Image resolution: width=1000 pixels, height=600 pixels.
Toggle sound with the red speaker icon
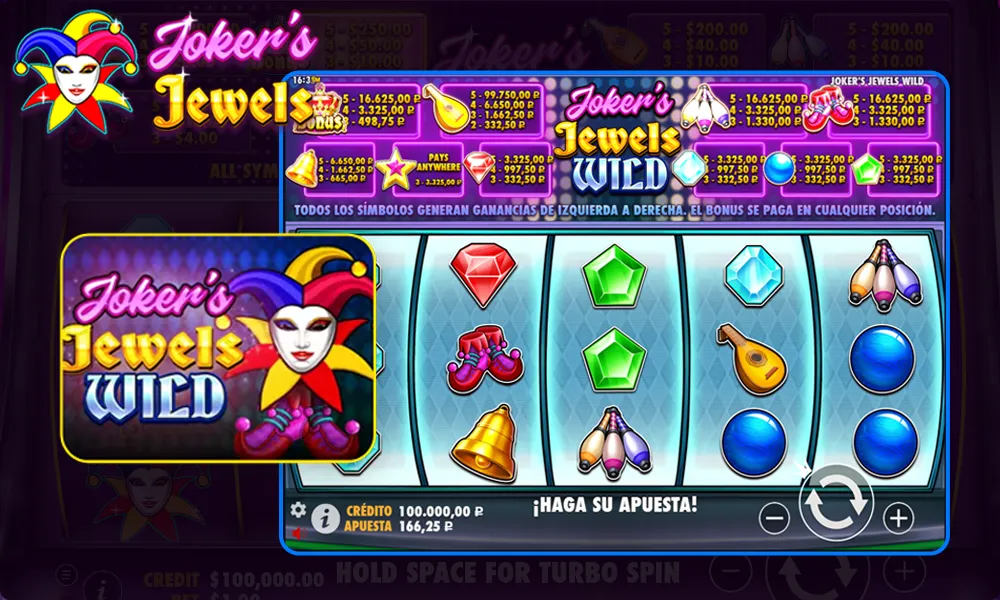296,531
